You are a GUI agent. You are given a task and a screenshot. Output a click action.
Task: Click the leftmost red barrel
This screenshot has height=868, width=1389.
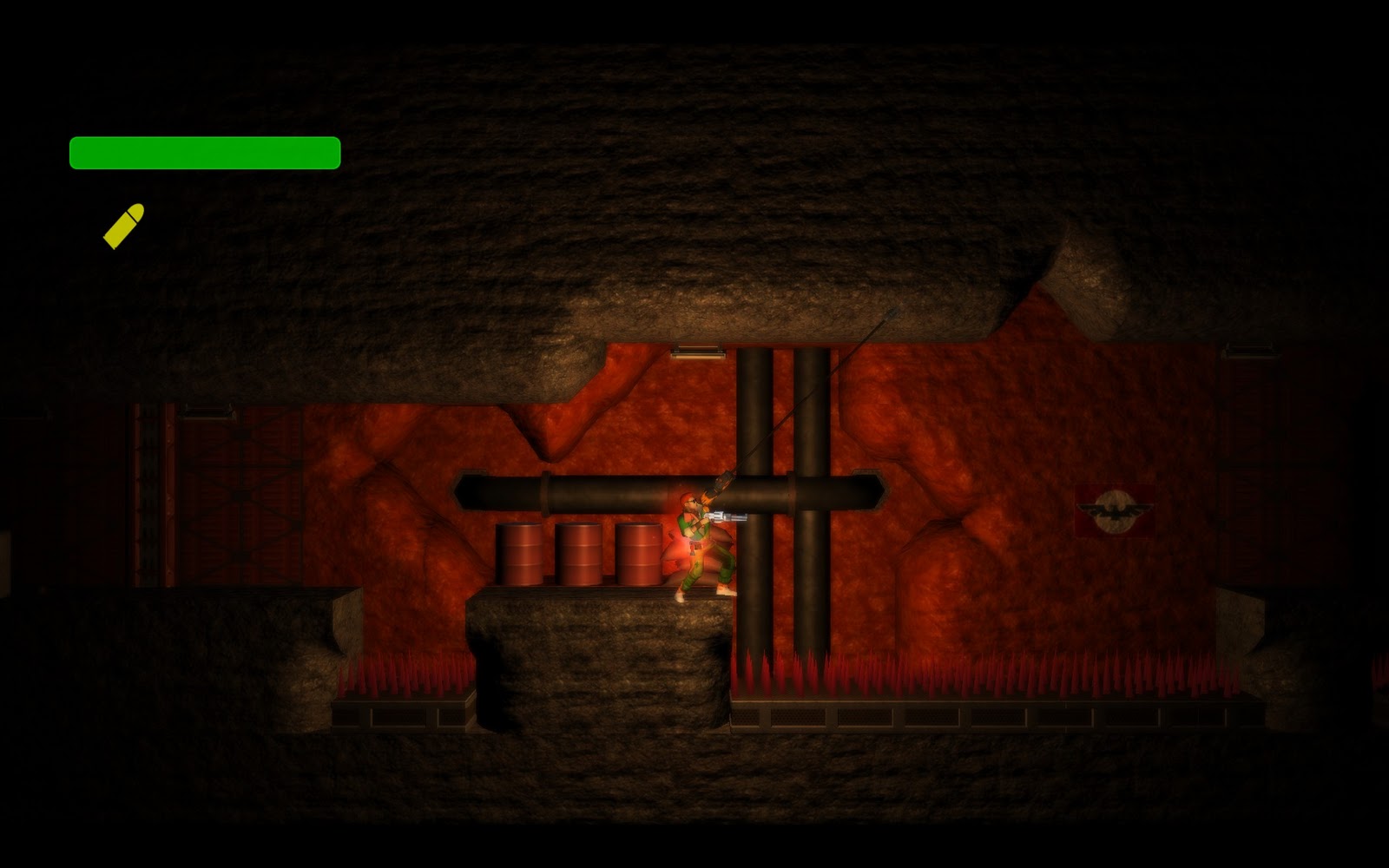[x=520, y=554]
